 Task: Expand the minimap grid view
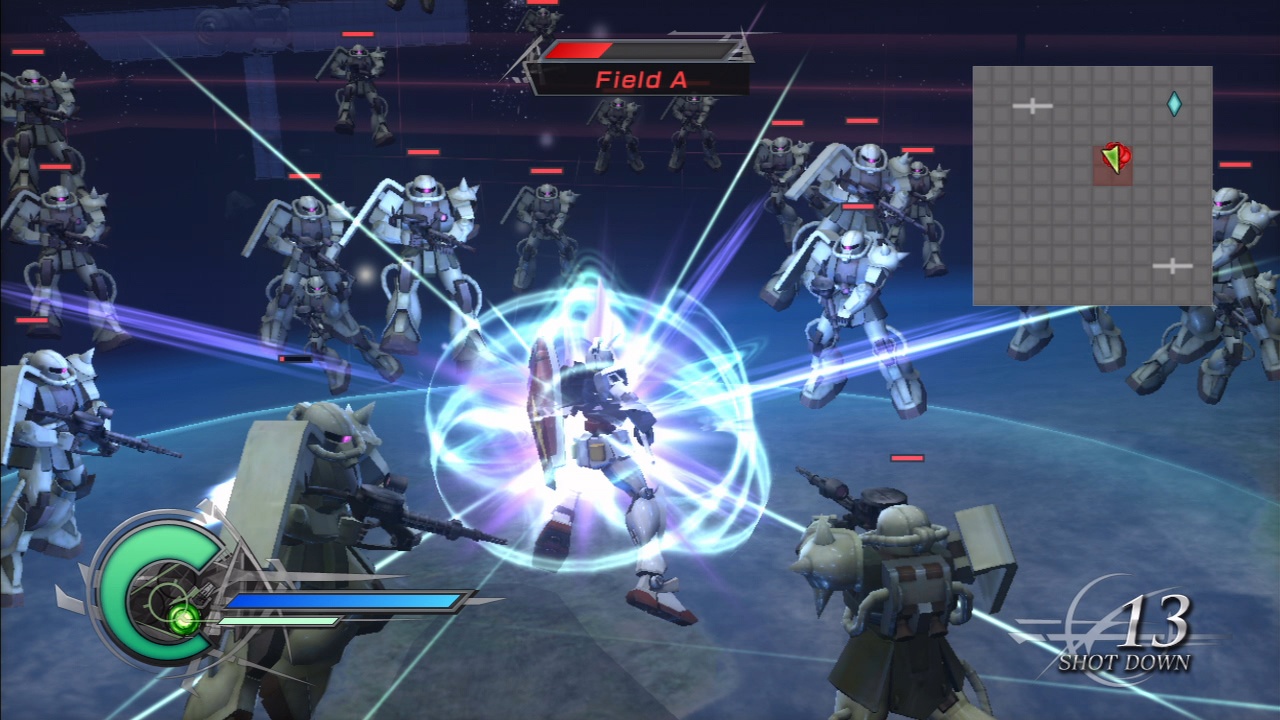1093,182
